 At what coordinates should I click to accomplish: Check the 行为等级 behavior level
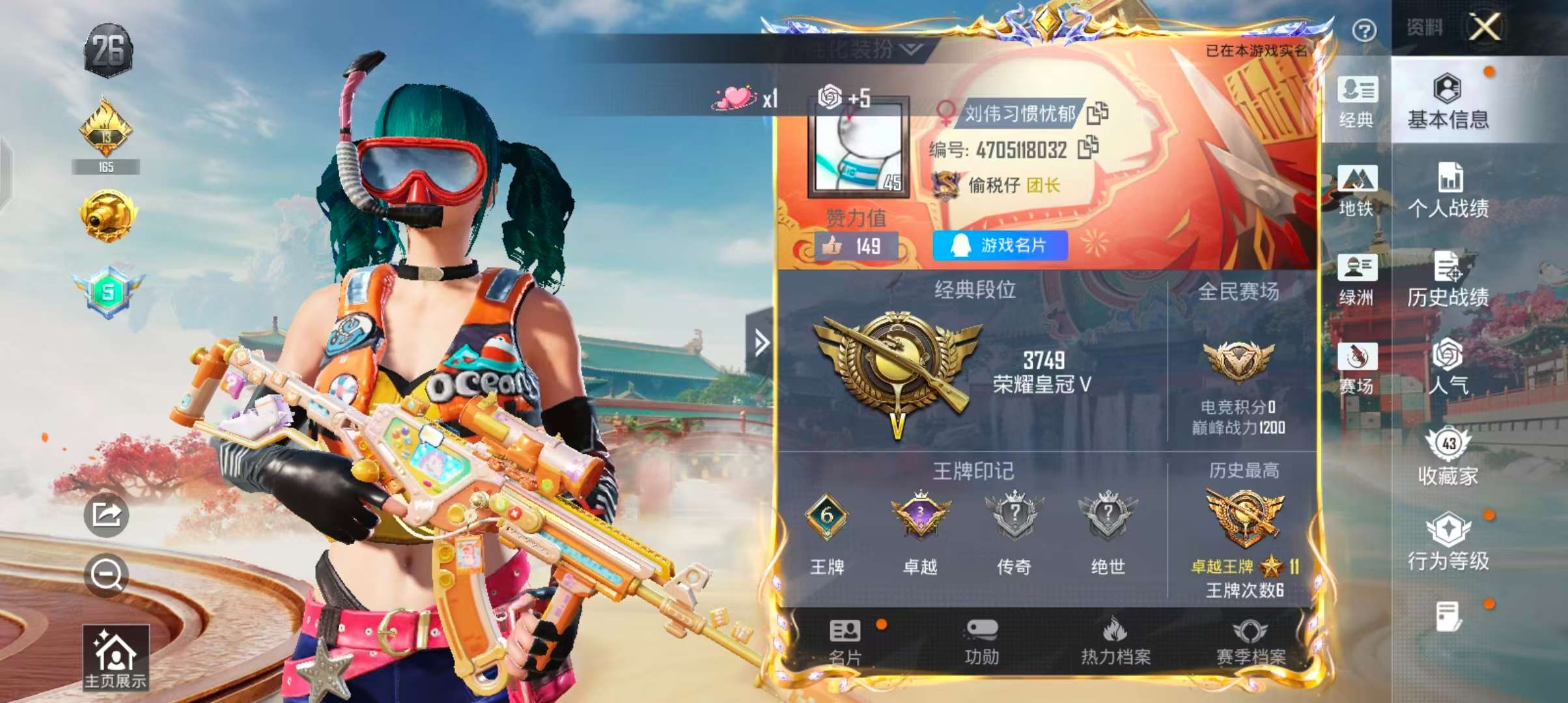coord(1448,542)
